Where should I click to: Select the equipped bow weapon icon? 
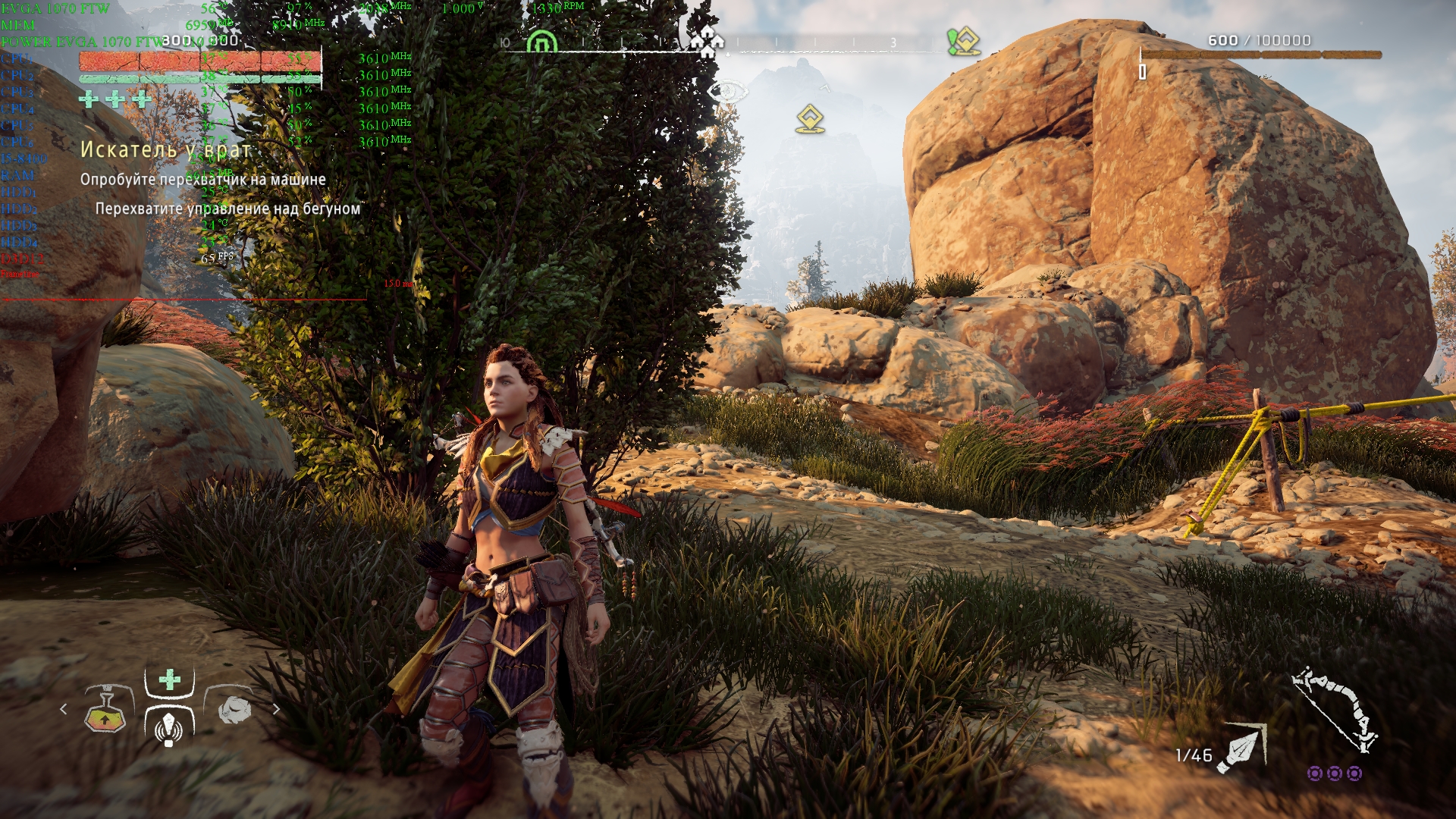pyautogui.click(x=1336, y=710)
